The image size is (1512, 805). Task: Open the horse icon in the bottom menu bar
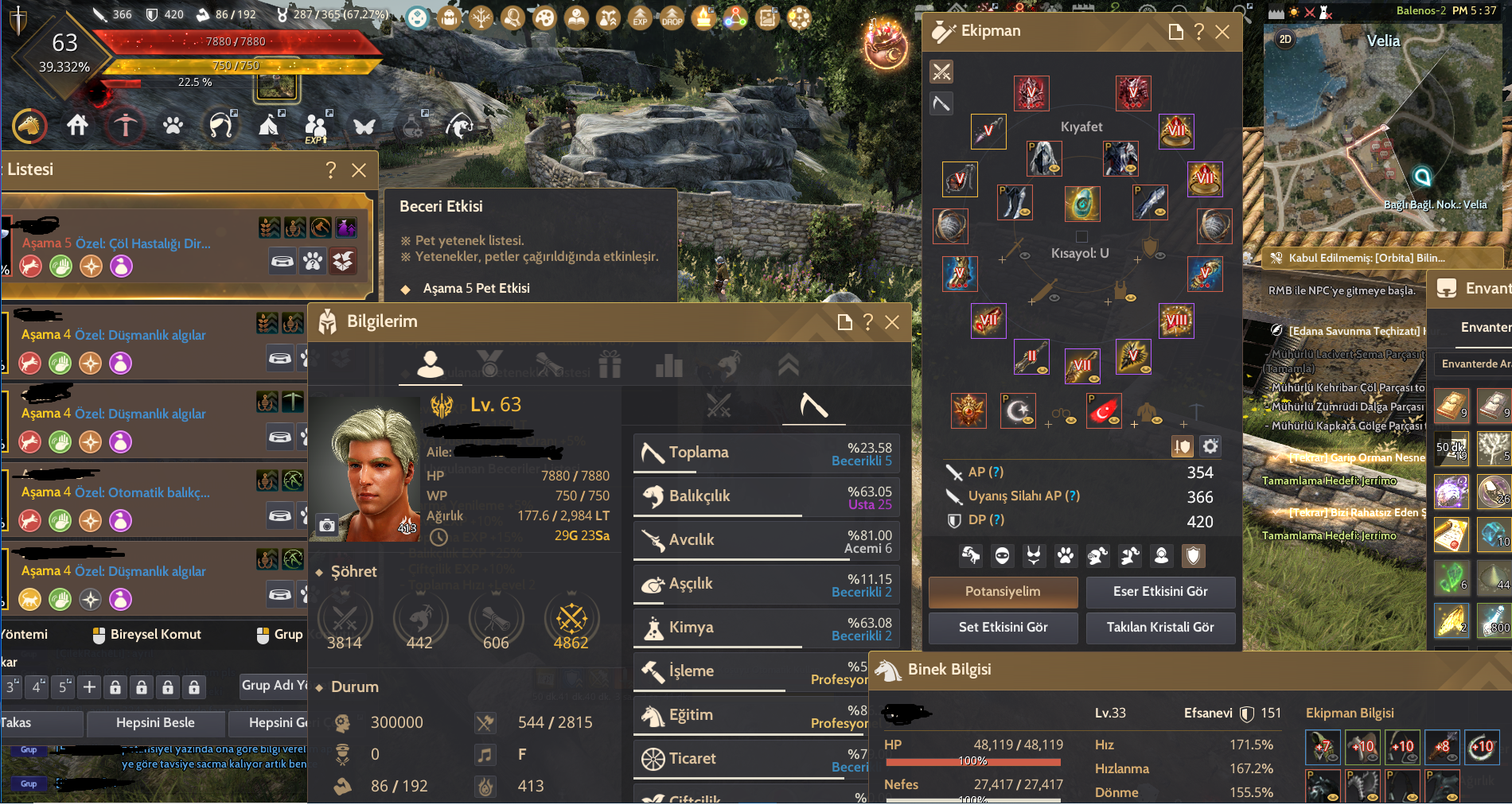pos(29,126)
